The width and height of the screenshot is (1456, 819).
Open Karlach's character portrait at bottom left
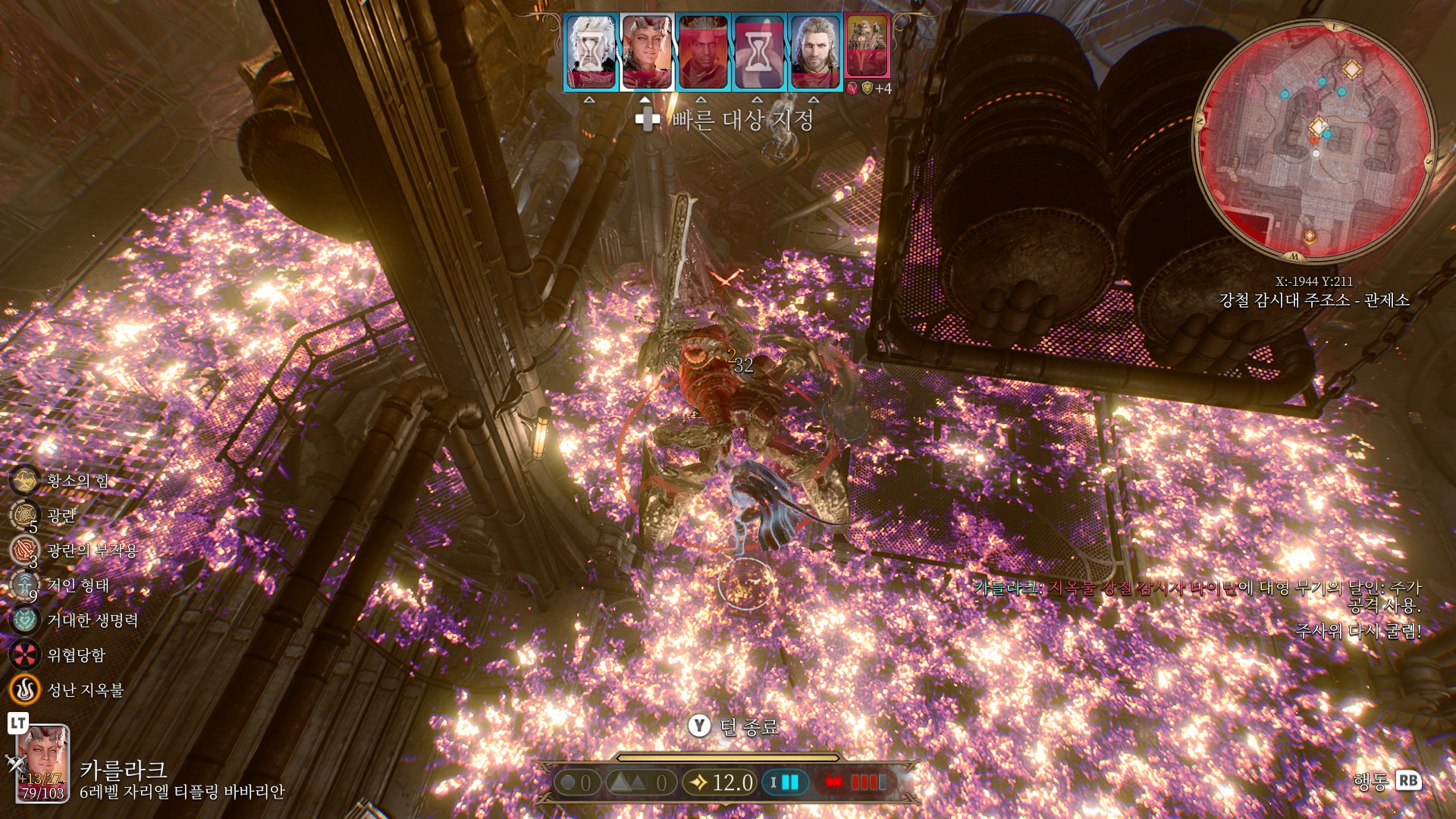point(43,764)
